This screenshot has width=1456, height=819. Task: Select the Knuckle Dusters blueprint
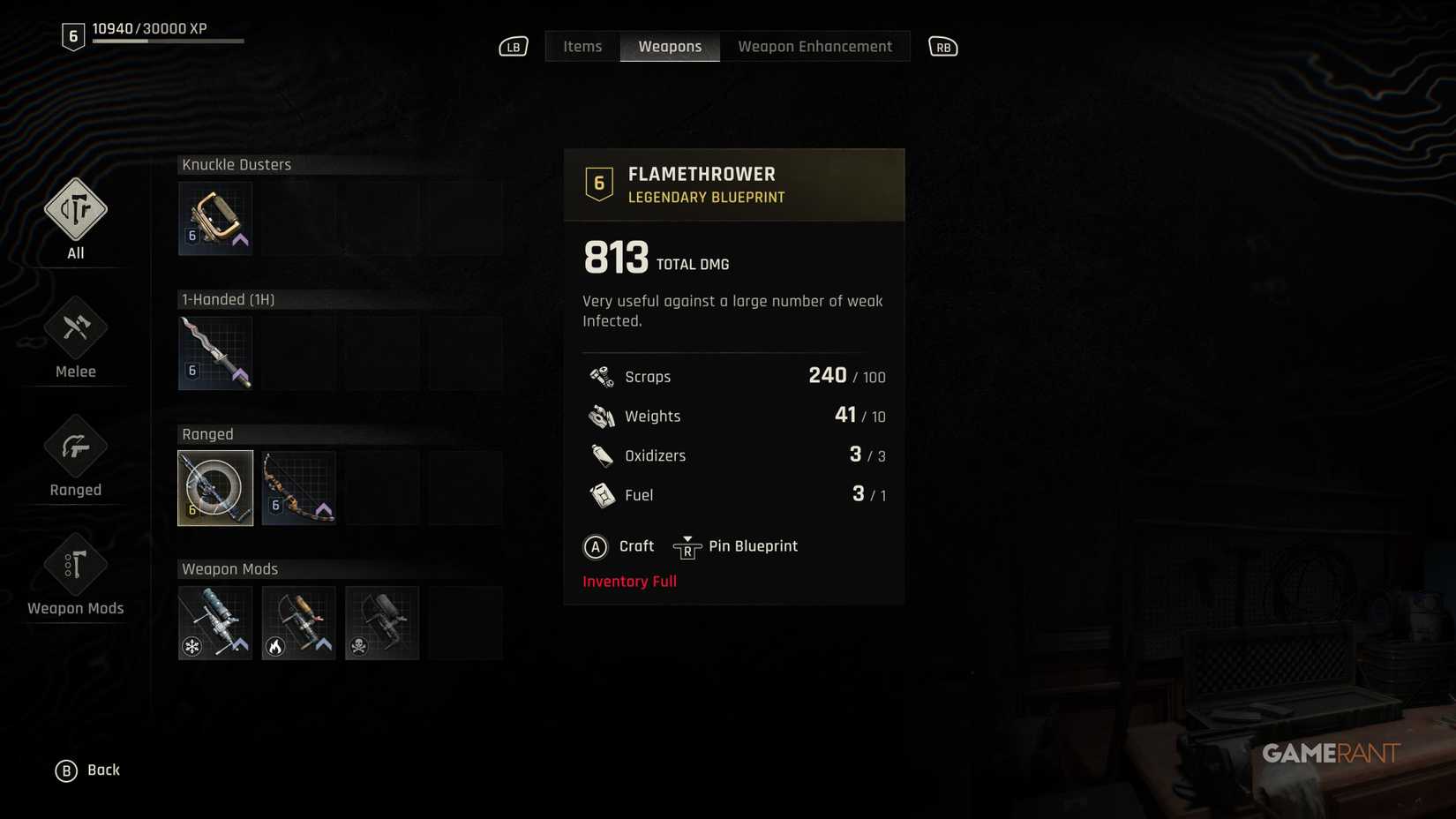214,217
